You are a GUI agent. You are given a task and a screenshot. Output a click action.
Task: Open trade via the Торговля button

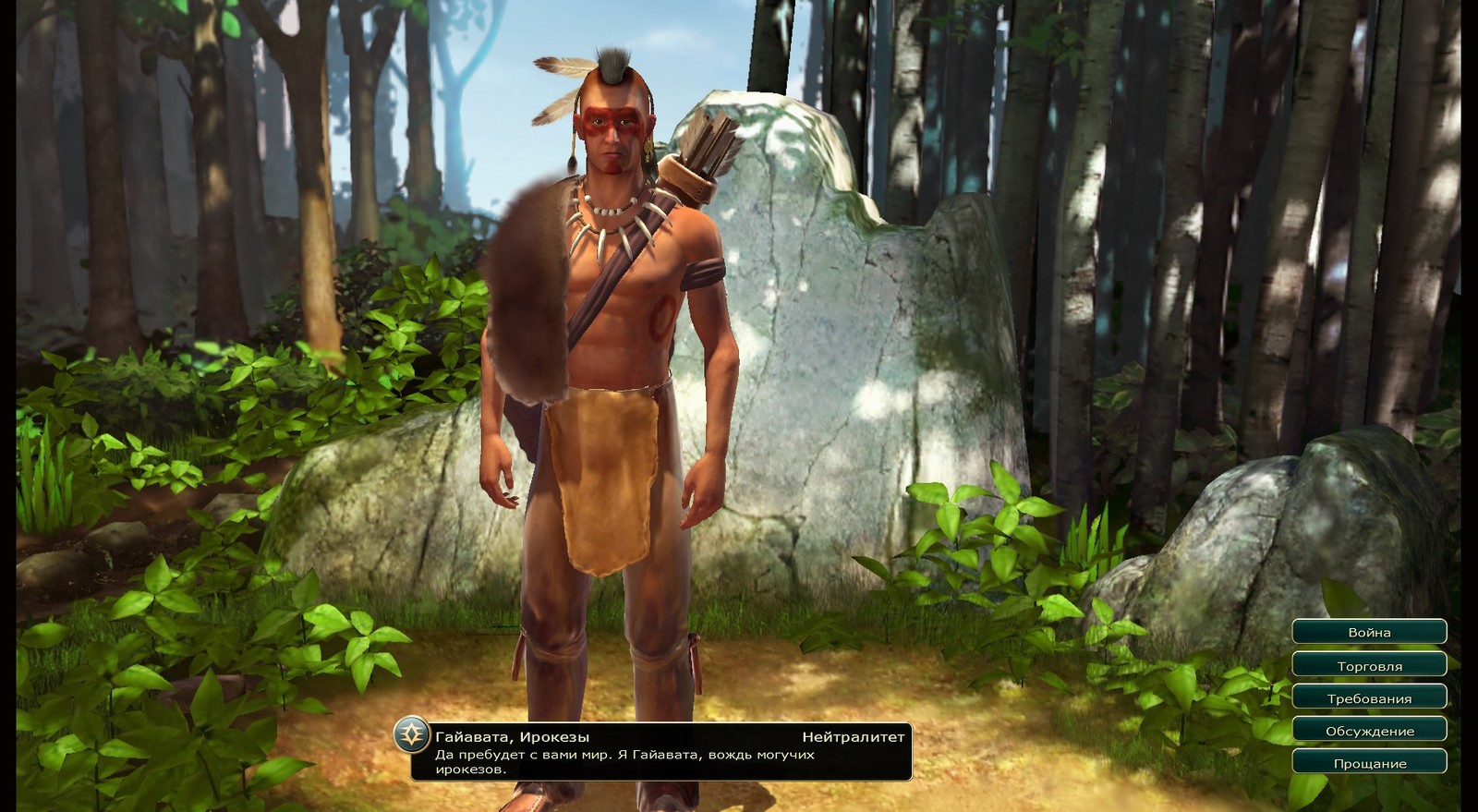click(x=1369, y=665)
